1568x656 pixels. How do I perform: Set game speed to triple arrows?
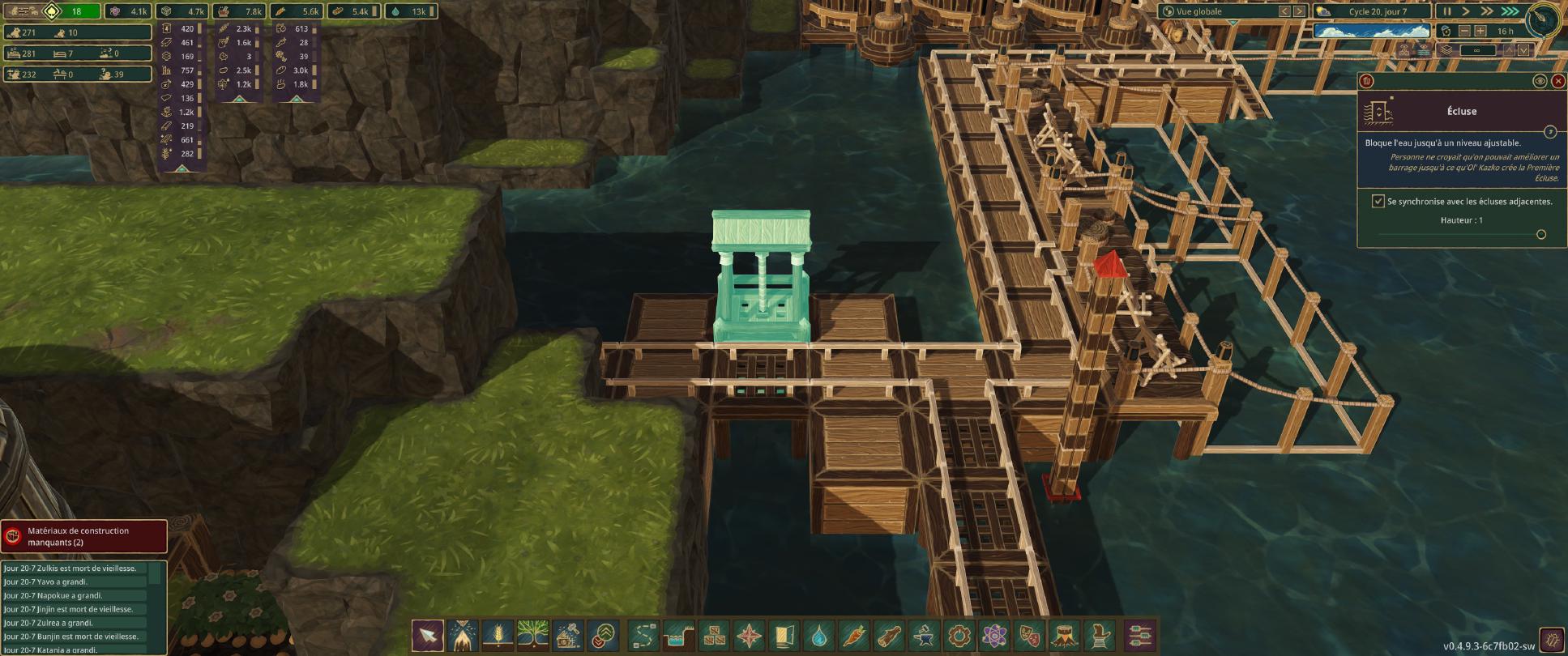[x=1510, y=11]
